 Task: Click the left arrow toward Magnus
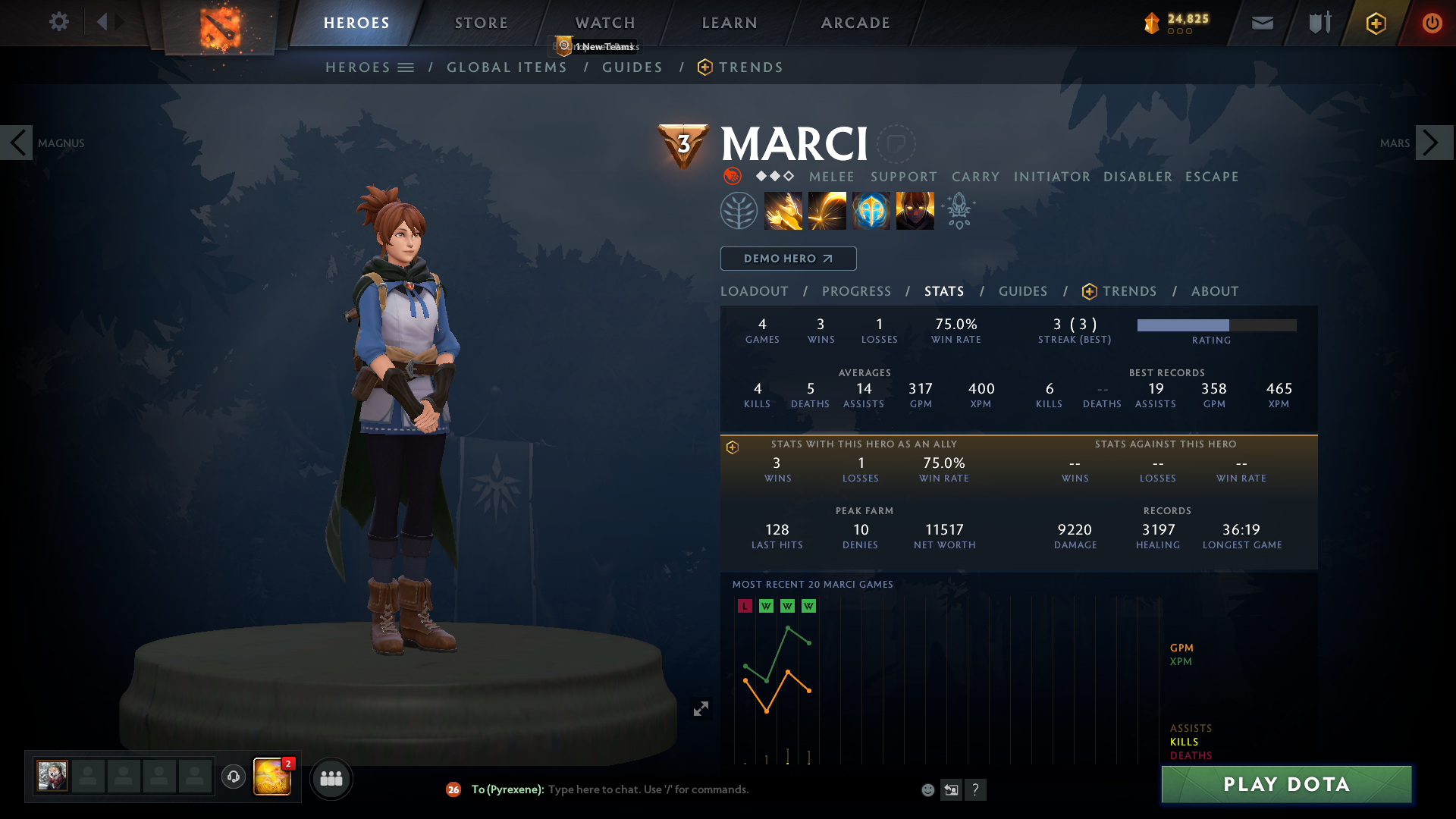pyautogui.click(x=17, y=143)
